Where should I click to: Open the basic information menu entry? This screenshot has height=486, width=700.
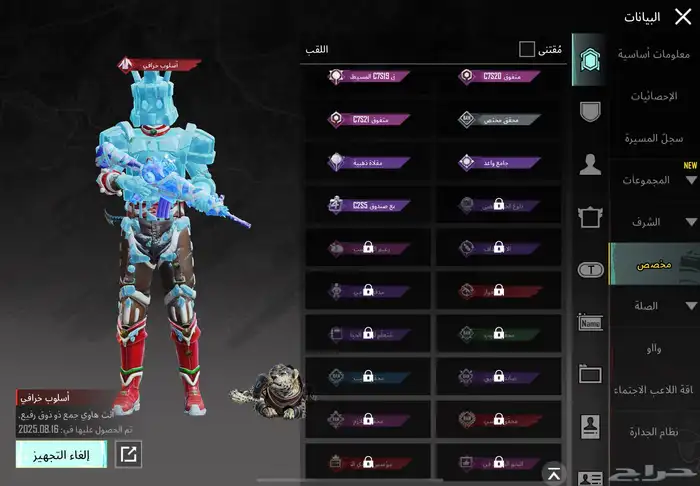coord(655,54)
